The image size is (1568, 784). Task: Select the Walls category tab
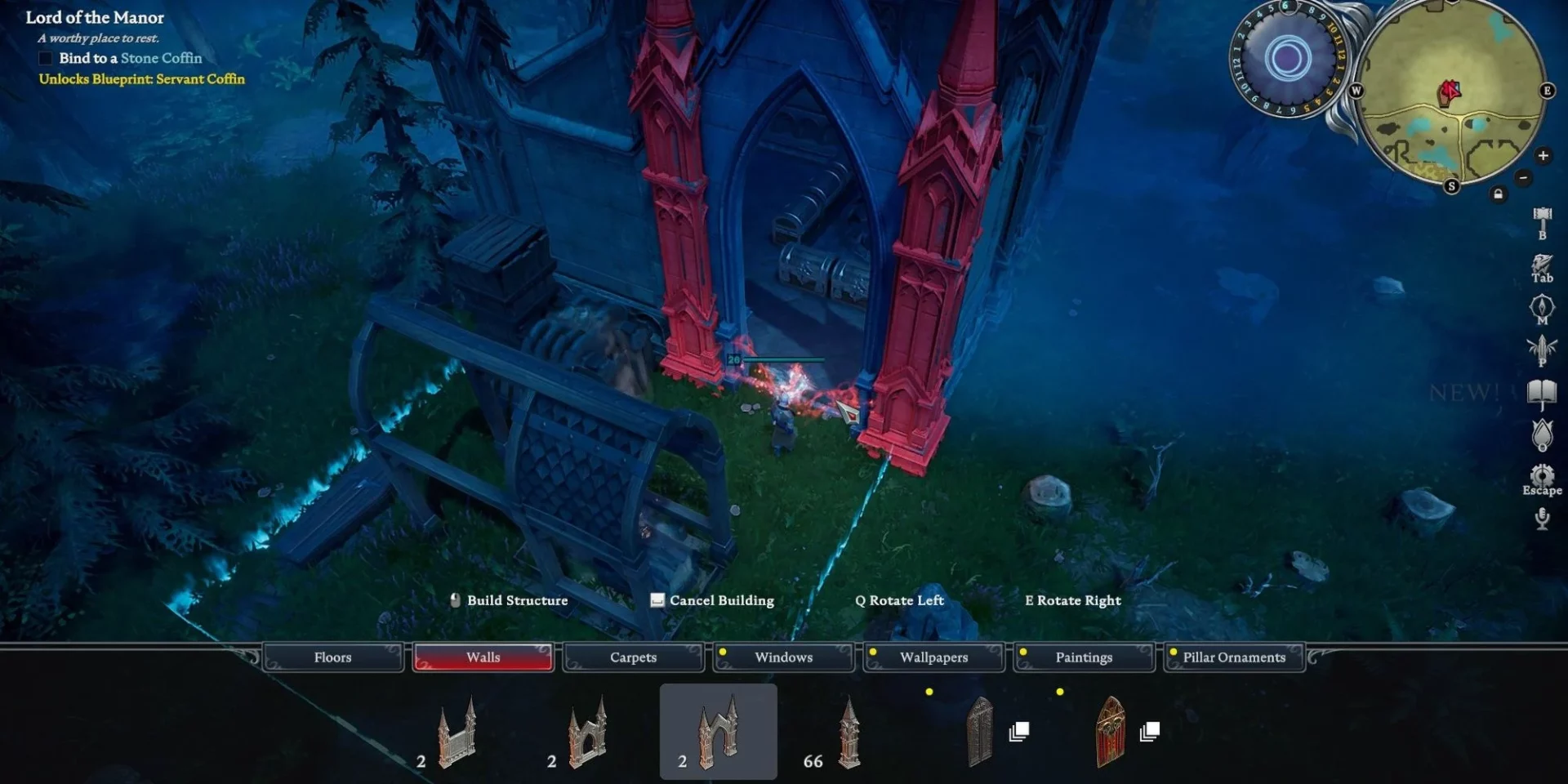(x=483, y=657)
